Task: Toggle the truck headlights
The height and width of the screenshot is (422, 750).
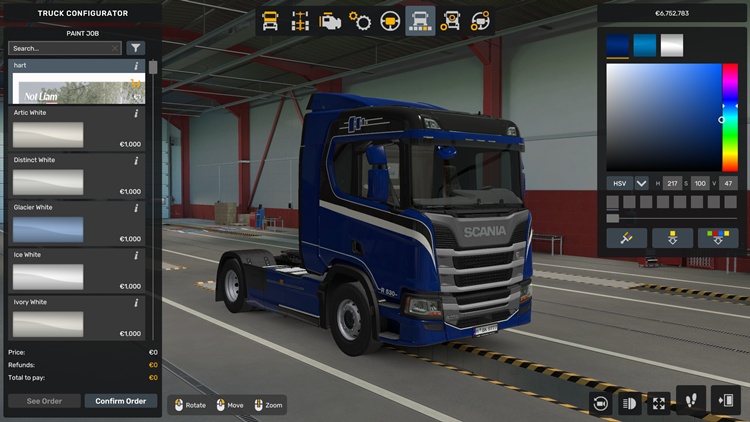Action: click(630, 403)
